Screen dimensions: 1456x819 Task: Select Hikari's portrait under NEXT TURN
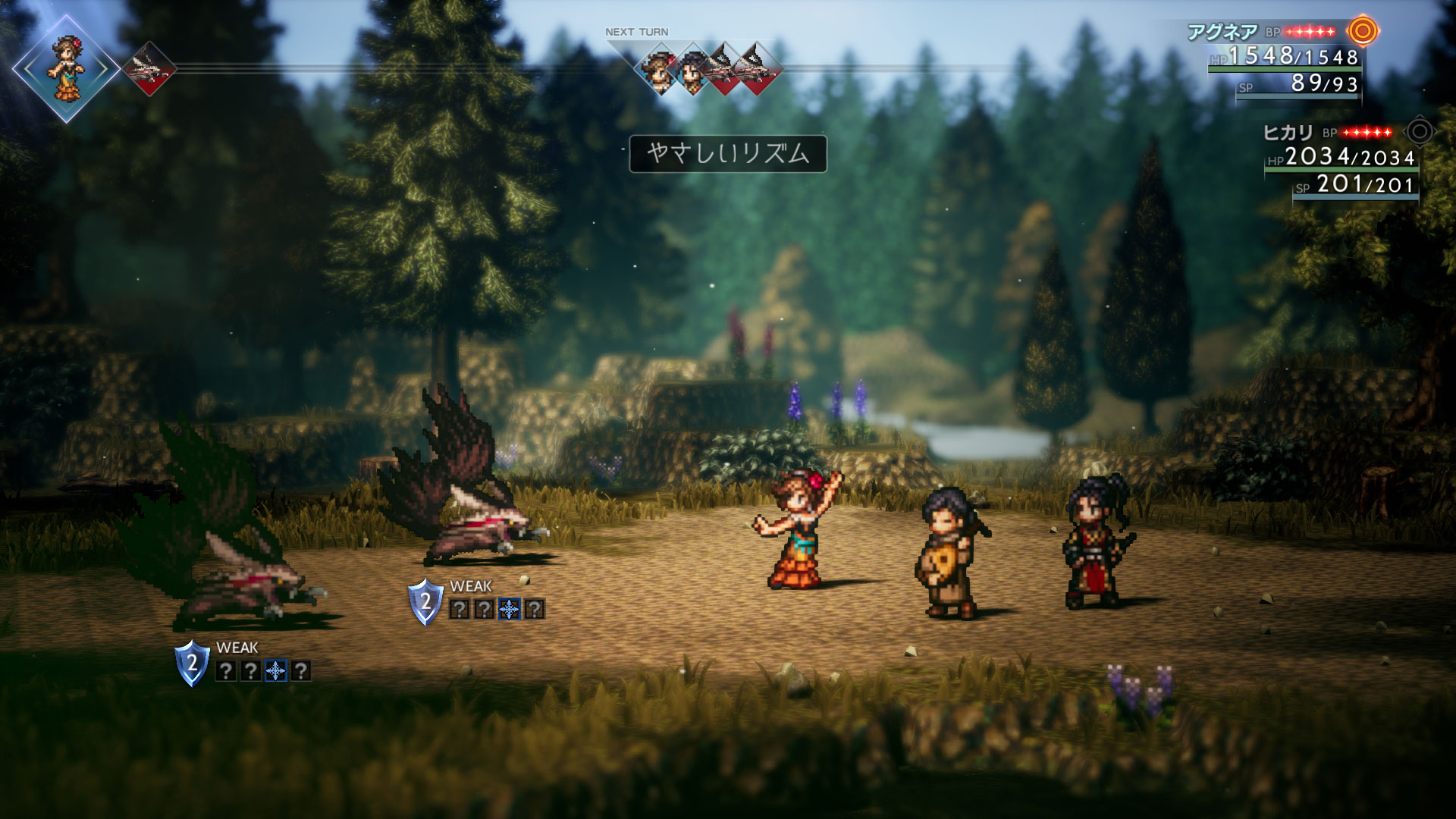point(692,70)
